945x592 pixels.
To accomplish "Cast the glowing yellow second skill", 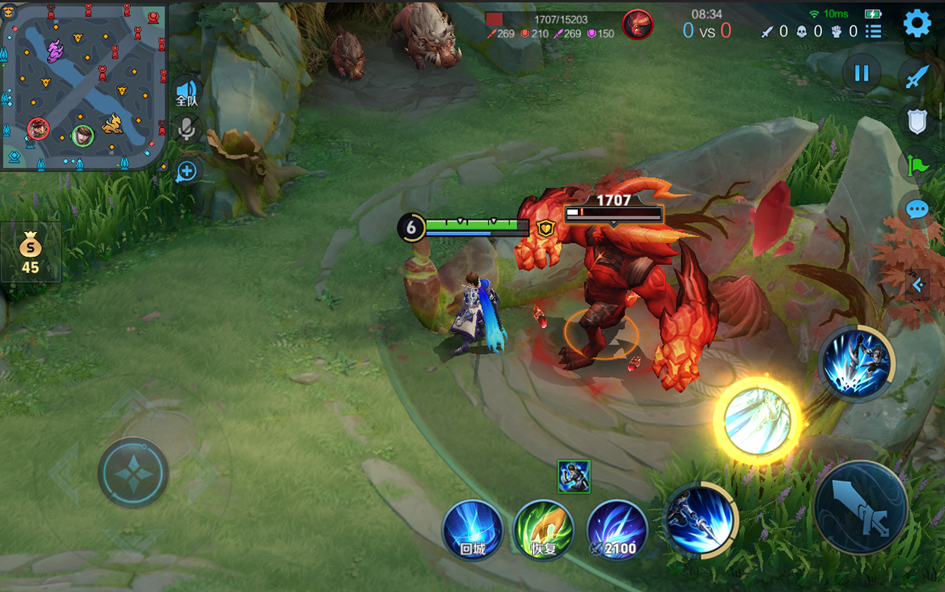I will [x=757, y=420].
